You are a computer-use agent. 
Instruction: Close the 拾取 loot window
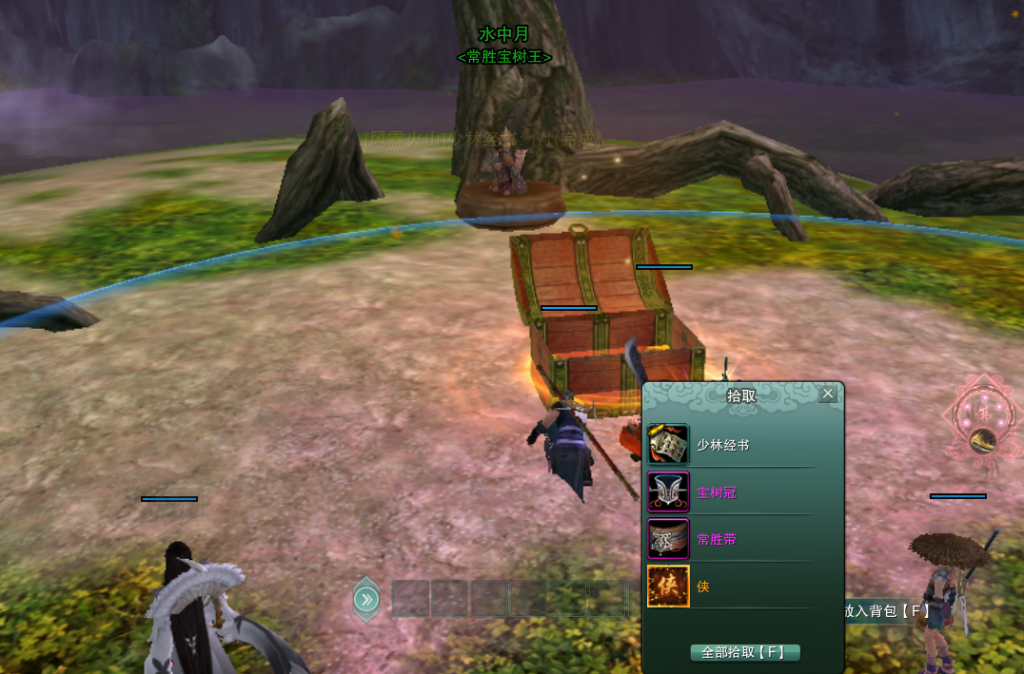(827, 394)
